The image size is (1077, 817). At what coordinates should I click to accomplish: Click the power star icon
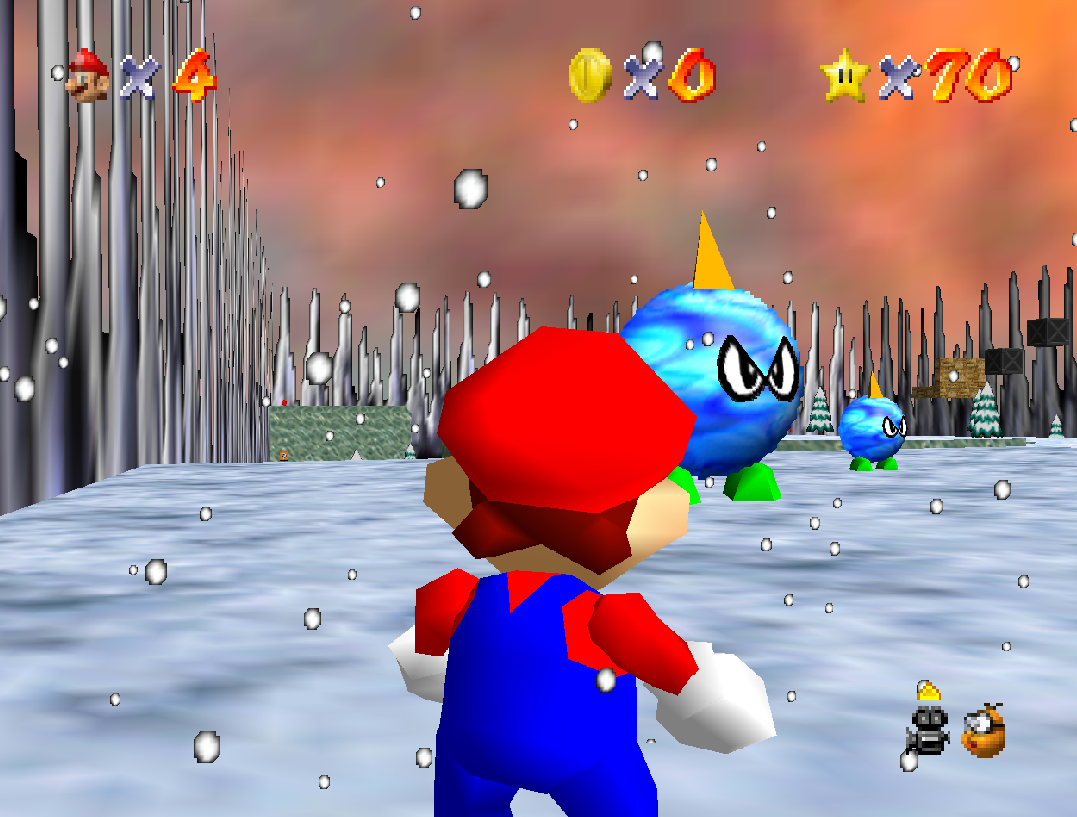click(x=845, y=75)
